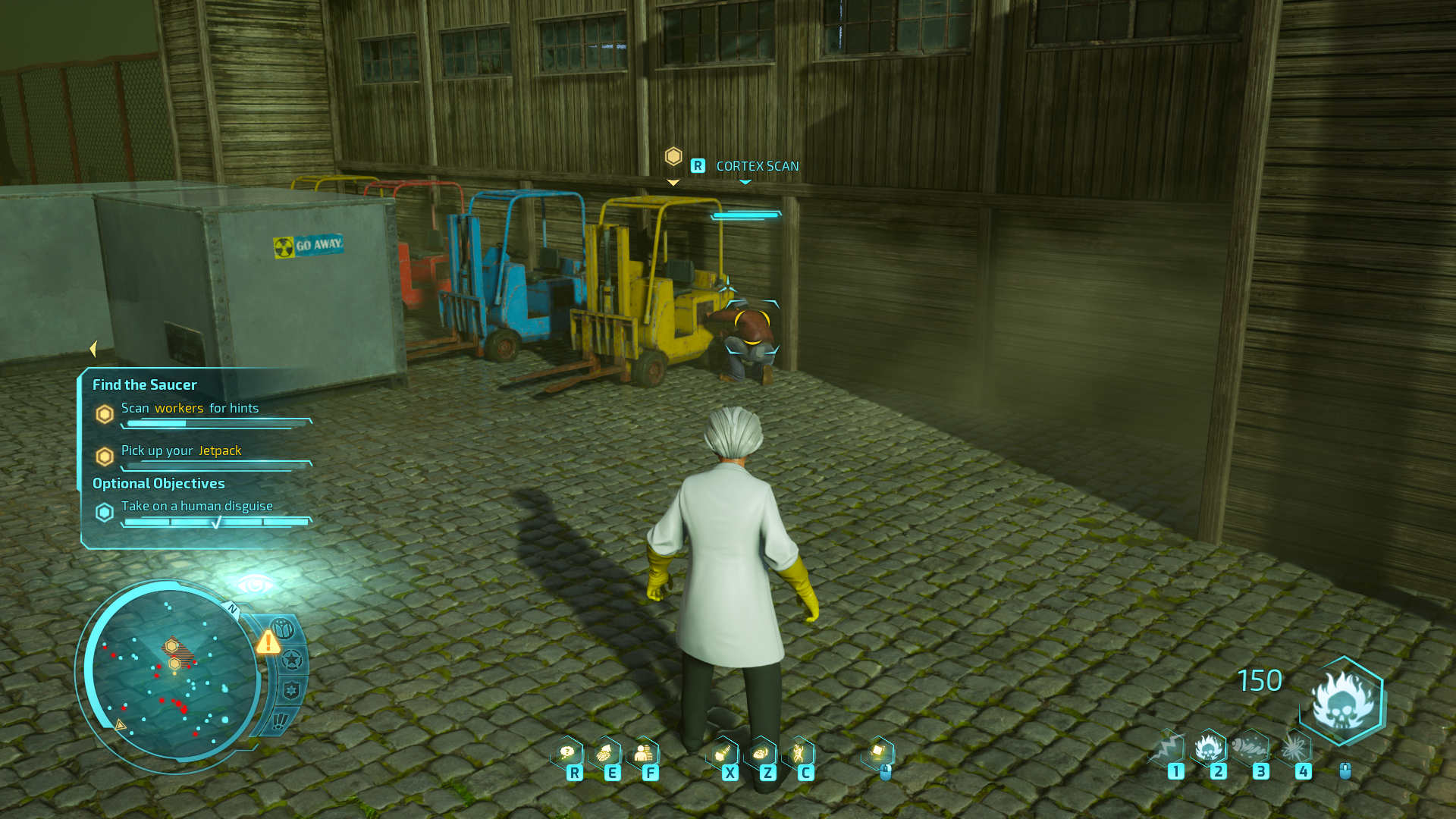Select the 'Scan workers for hints' objective
This screenshot has width=1456, height=819.
click(x=190, y=408)
